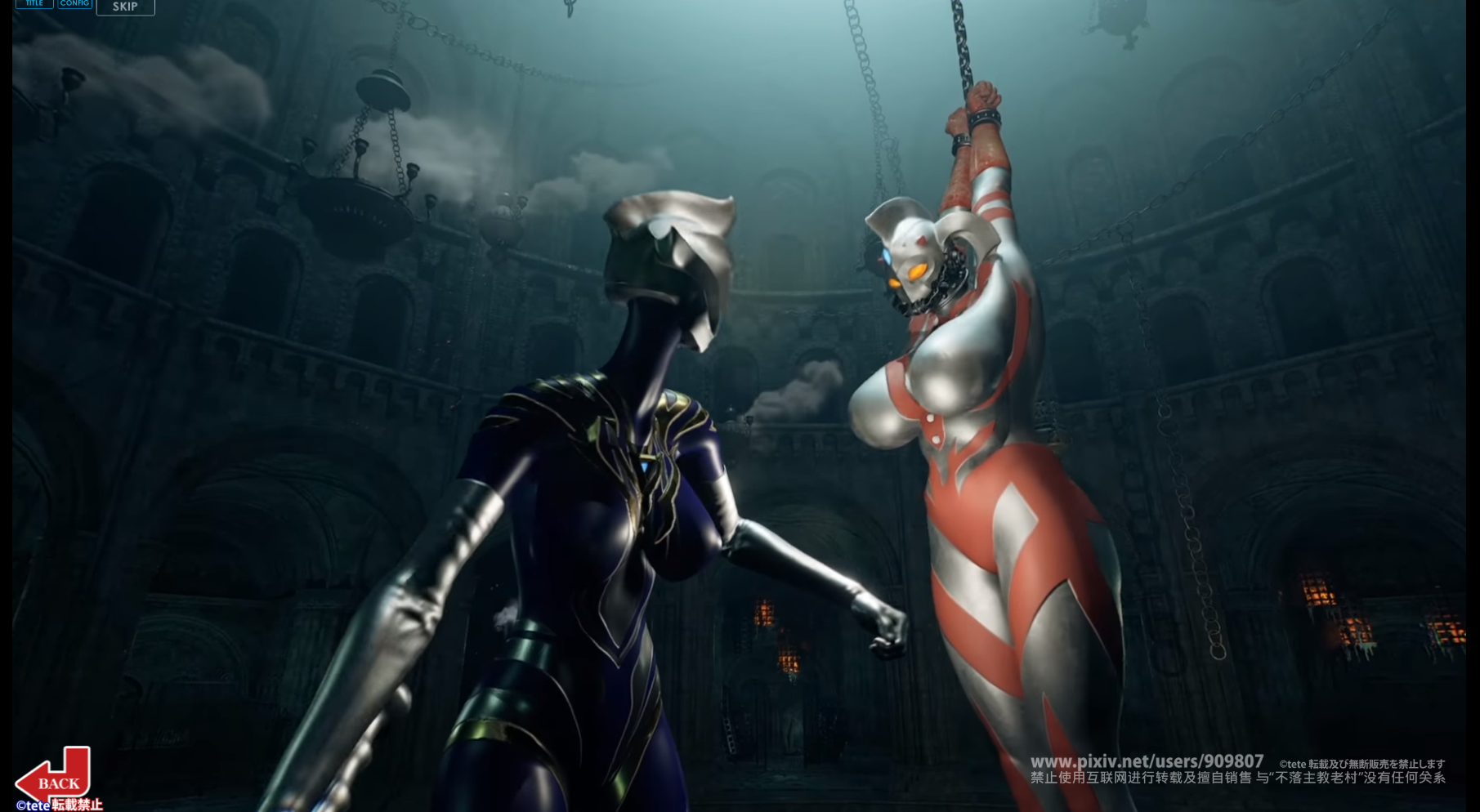Screen dimensions: 1480x812
Task: Go back using the red BACK arrow
Action: pyautogui.click(x=54, y=779)
